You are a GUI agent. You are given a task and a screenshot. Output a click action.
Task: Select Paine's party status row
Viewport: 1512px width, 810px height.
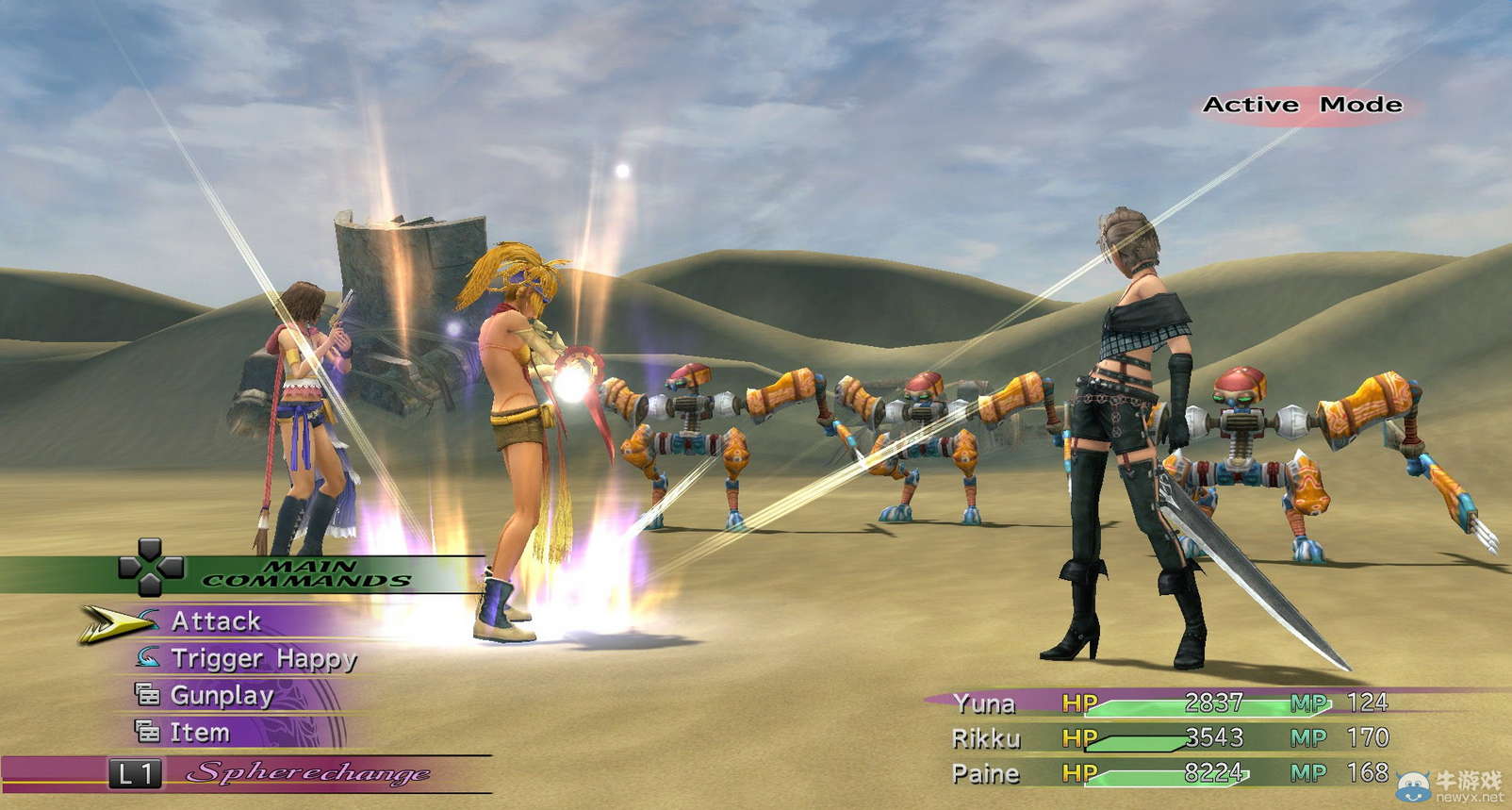coord(1169,774)
